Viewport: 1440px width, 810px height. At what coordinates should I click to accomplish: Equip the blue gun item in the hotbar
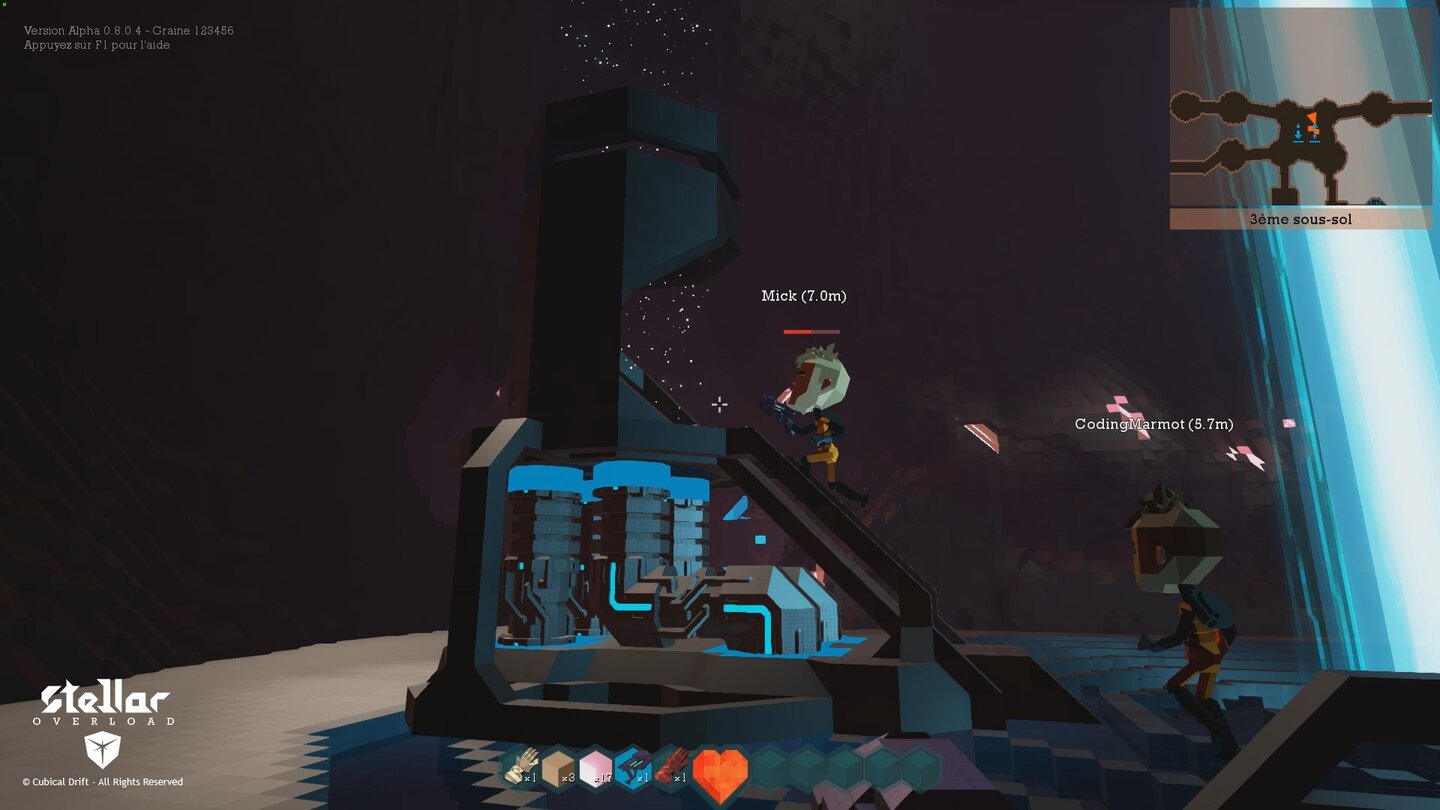[631, 770]
